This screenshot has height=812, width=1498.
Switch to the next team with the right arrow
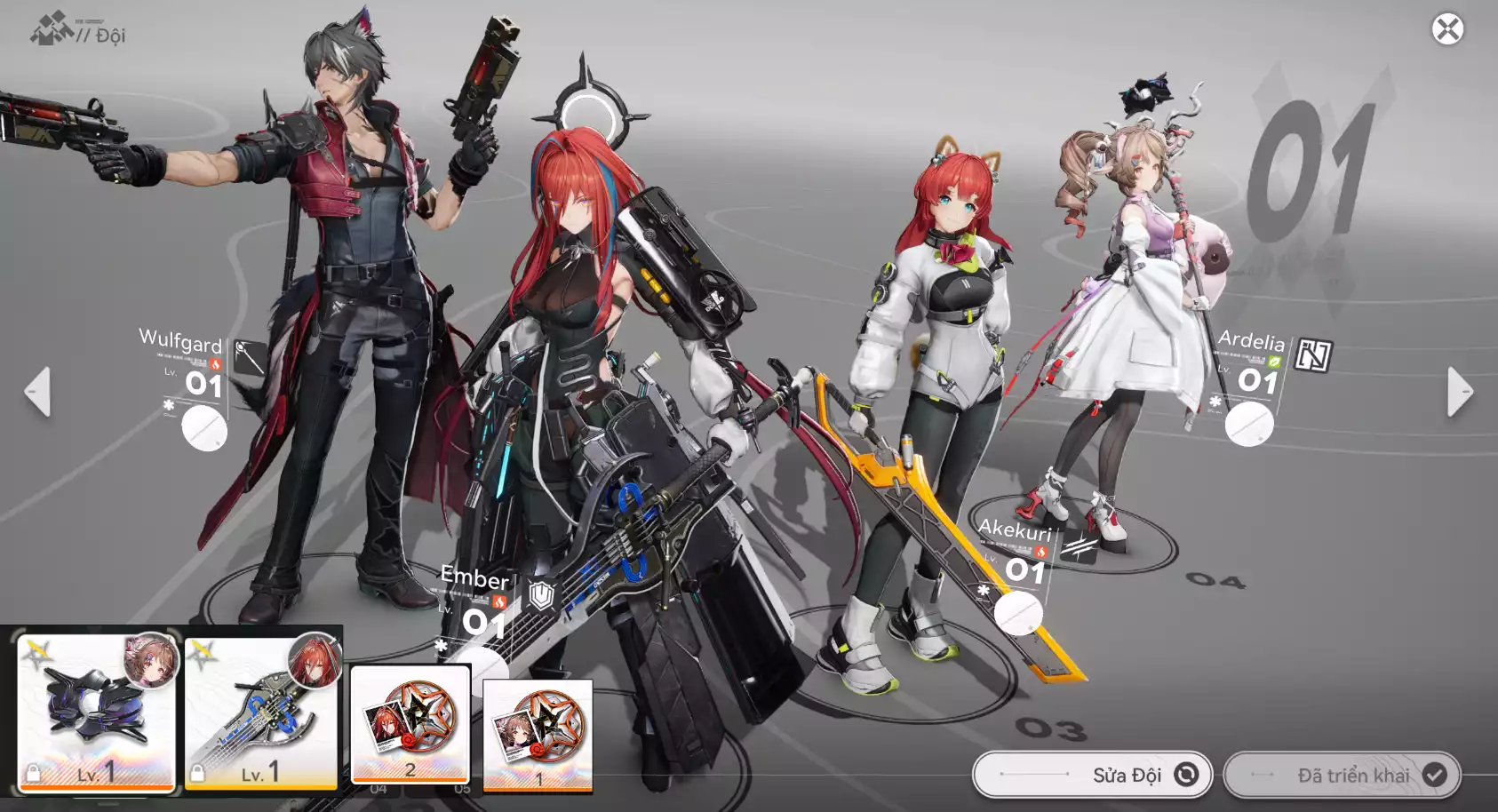tap(1460, 392)
